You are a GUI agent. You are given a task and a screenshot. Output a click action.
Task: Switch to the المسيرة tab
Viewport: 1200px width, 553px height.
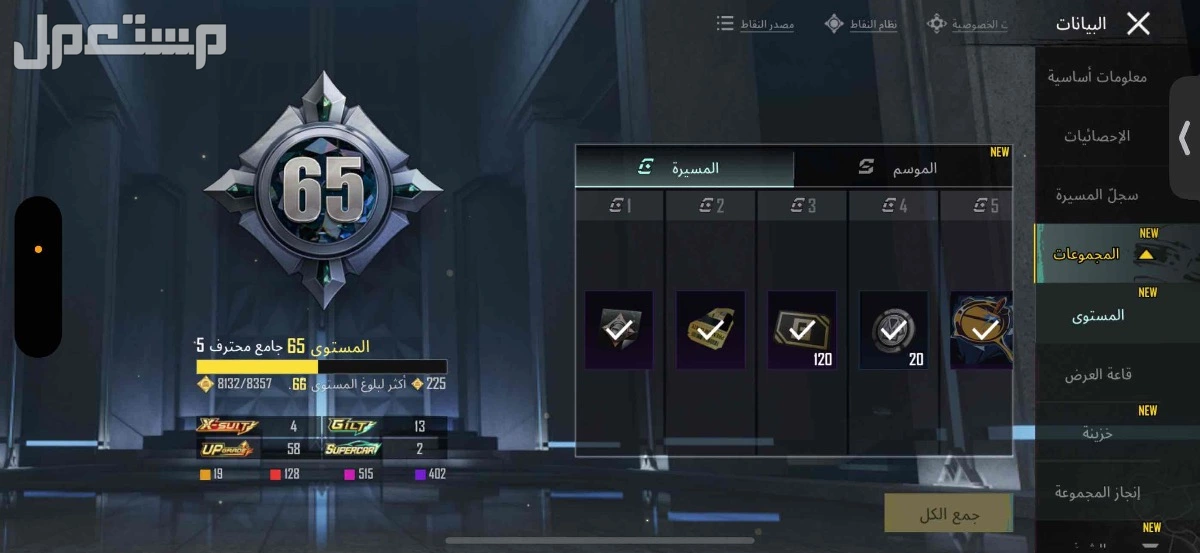pos(685,169)
